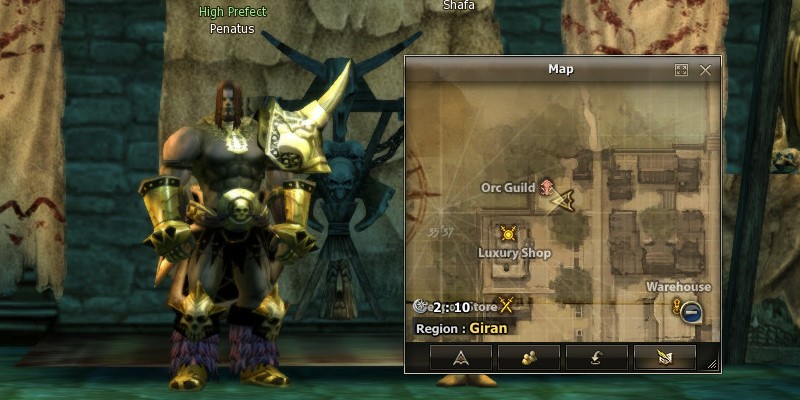The height and width of the screenshot is (400, 800).
Task: Click the curved arrow map button
Action: [596, 357]
